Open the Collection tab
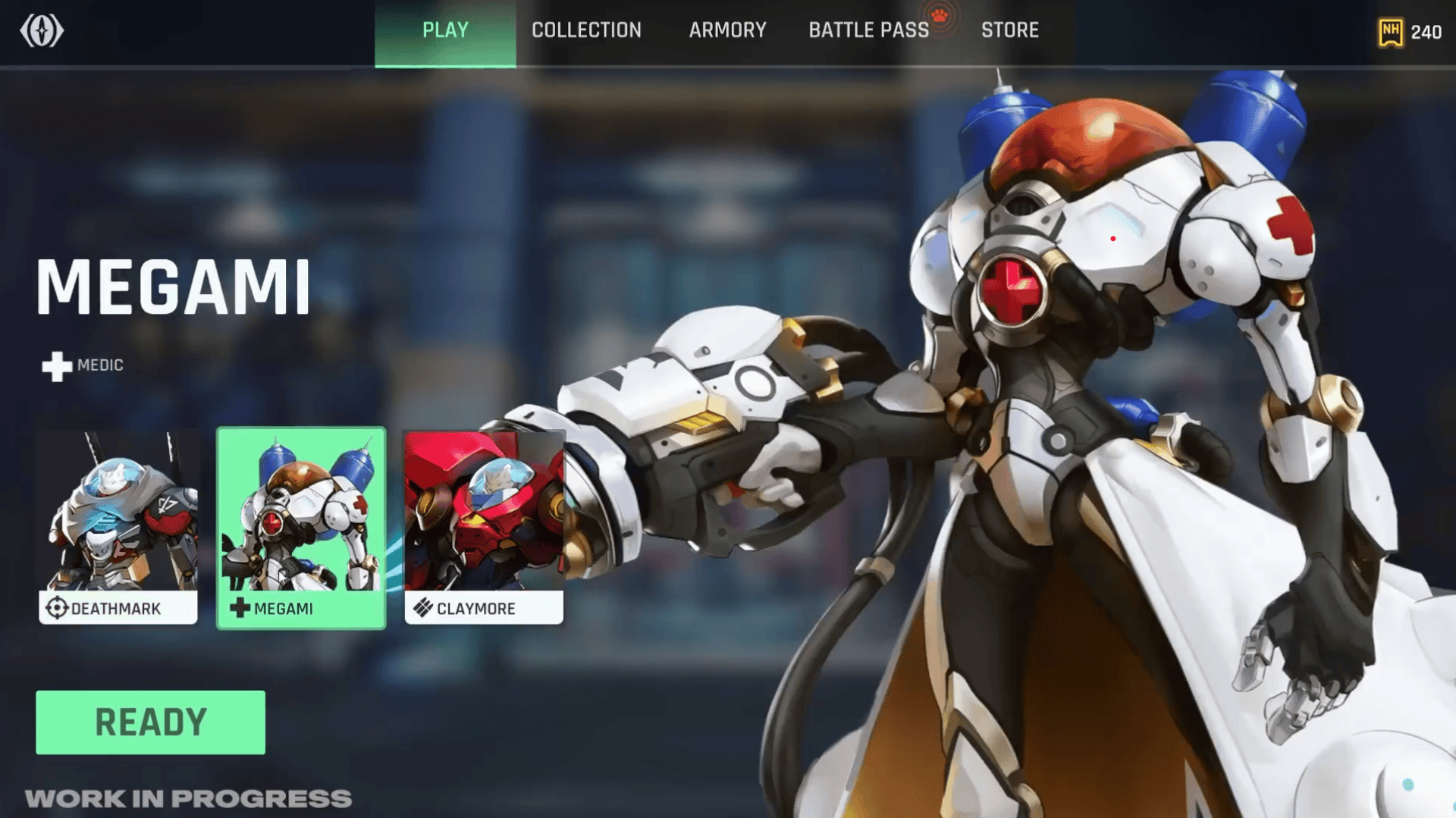 tap(586, 31)
